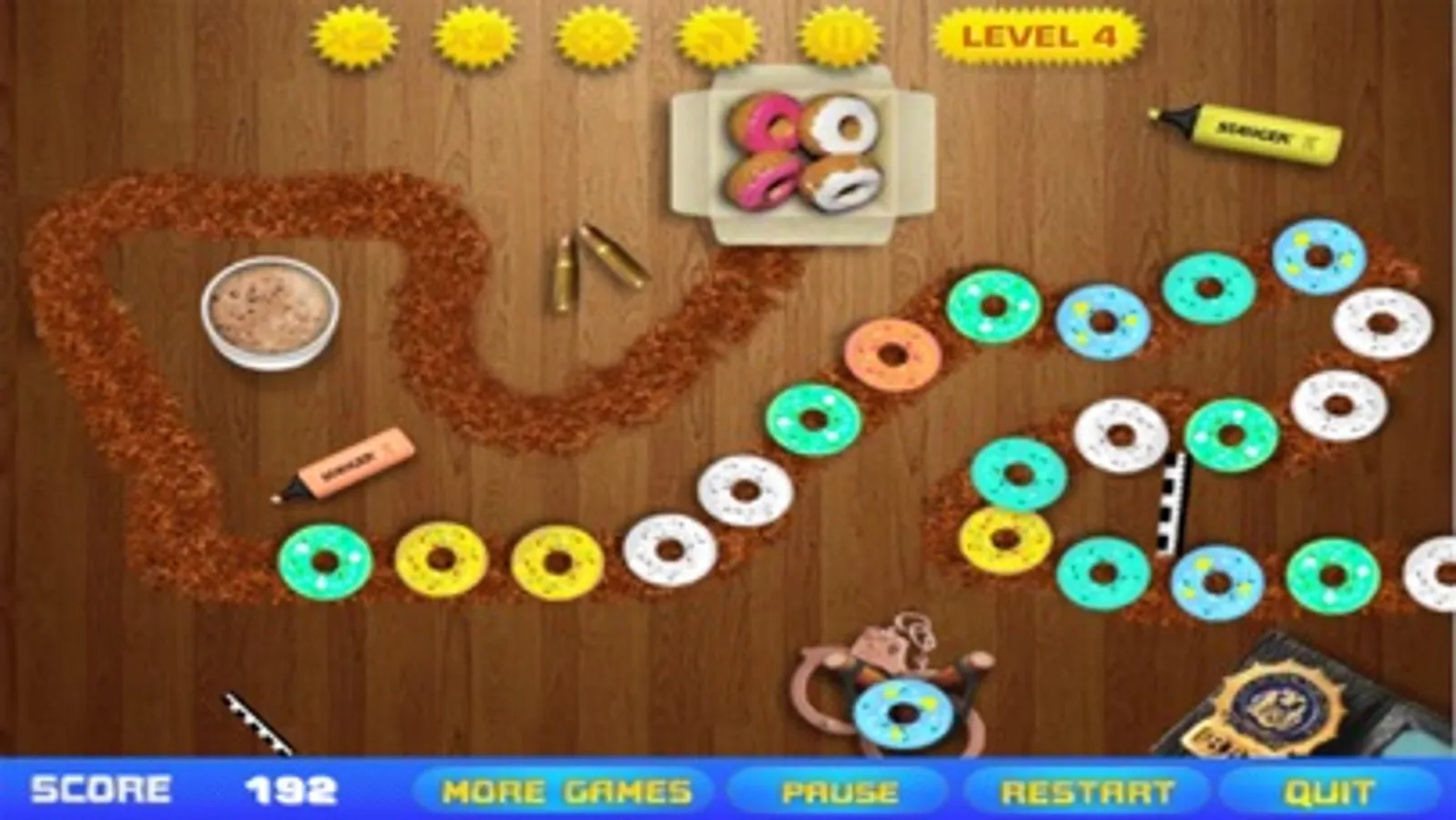
Task: Click the reverse arrow power-up star
Action: [716, 36]
